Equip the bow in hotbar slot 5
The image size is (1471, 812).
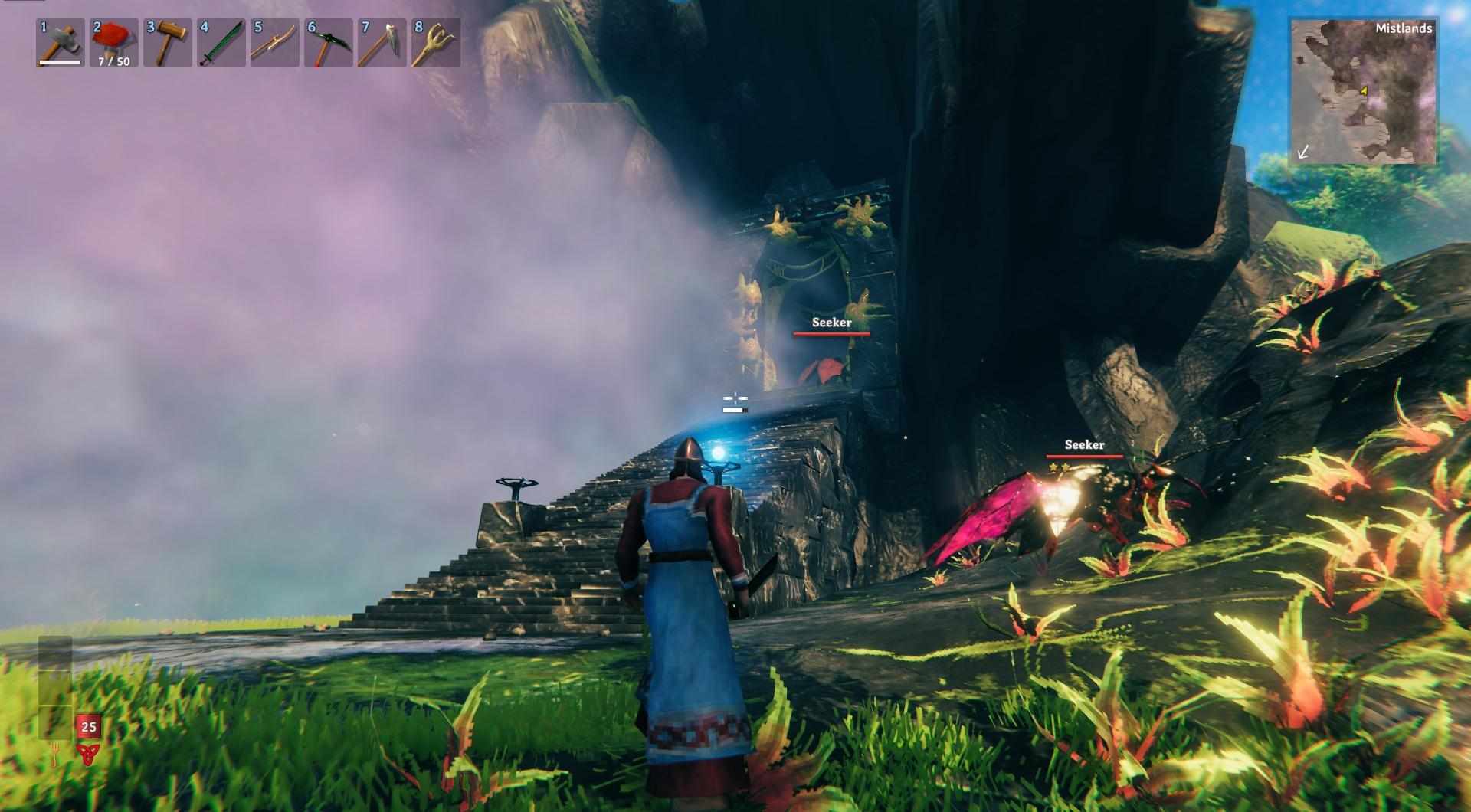pyautogui.click(x=275, y=43)
